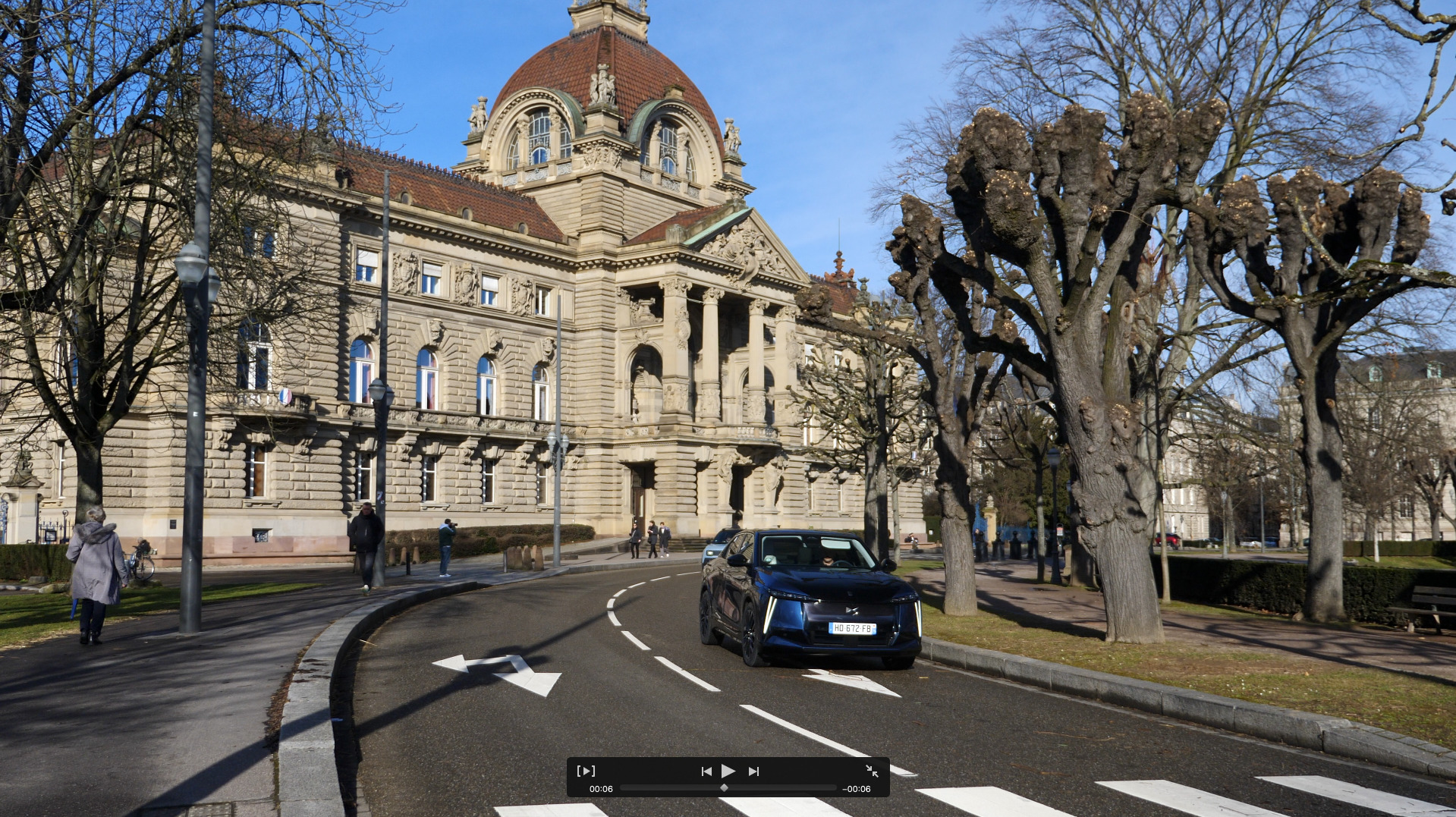Play the video with the play button
Image resolution: width=1456 pixels, height=817 pixels.
[x=728, y=771]
